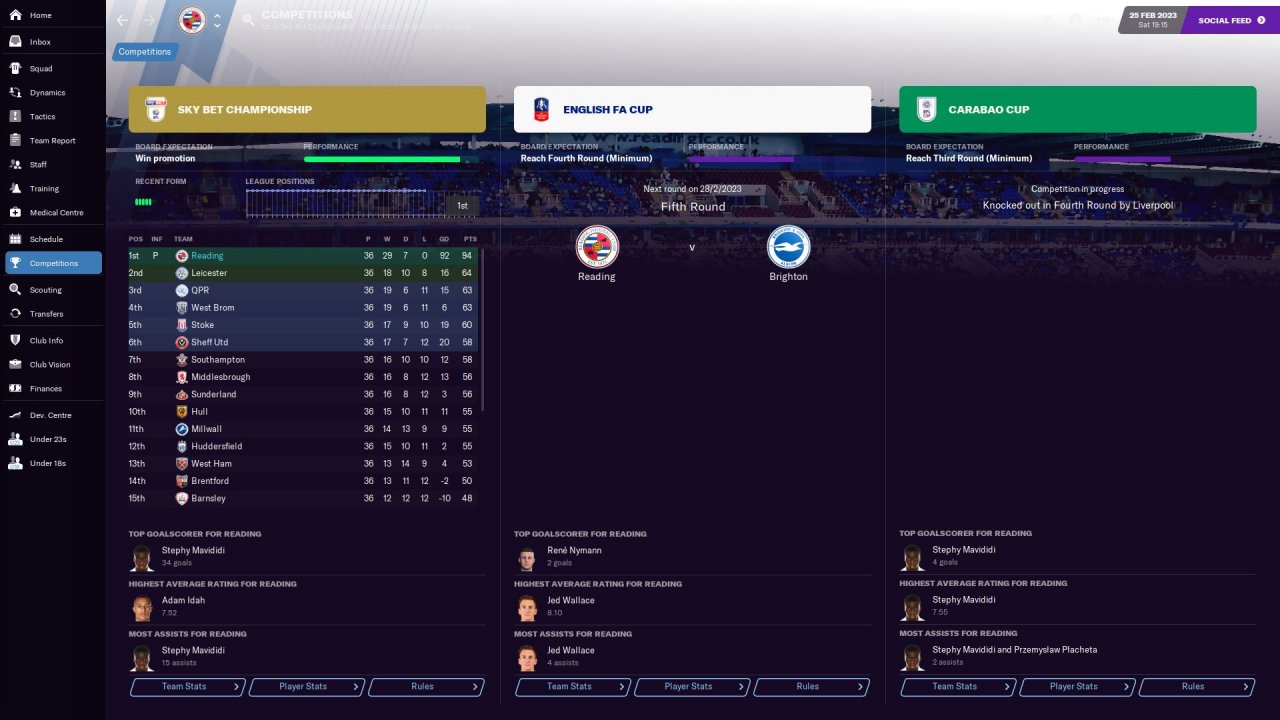
Task: Open the Tactics menu entry
Action: (42, 117)
